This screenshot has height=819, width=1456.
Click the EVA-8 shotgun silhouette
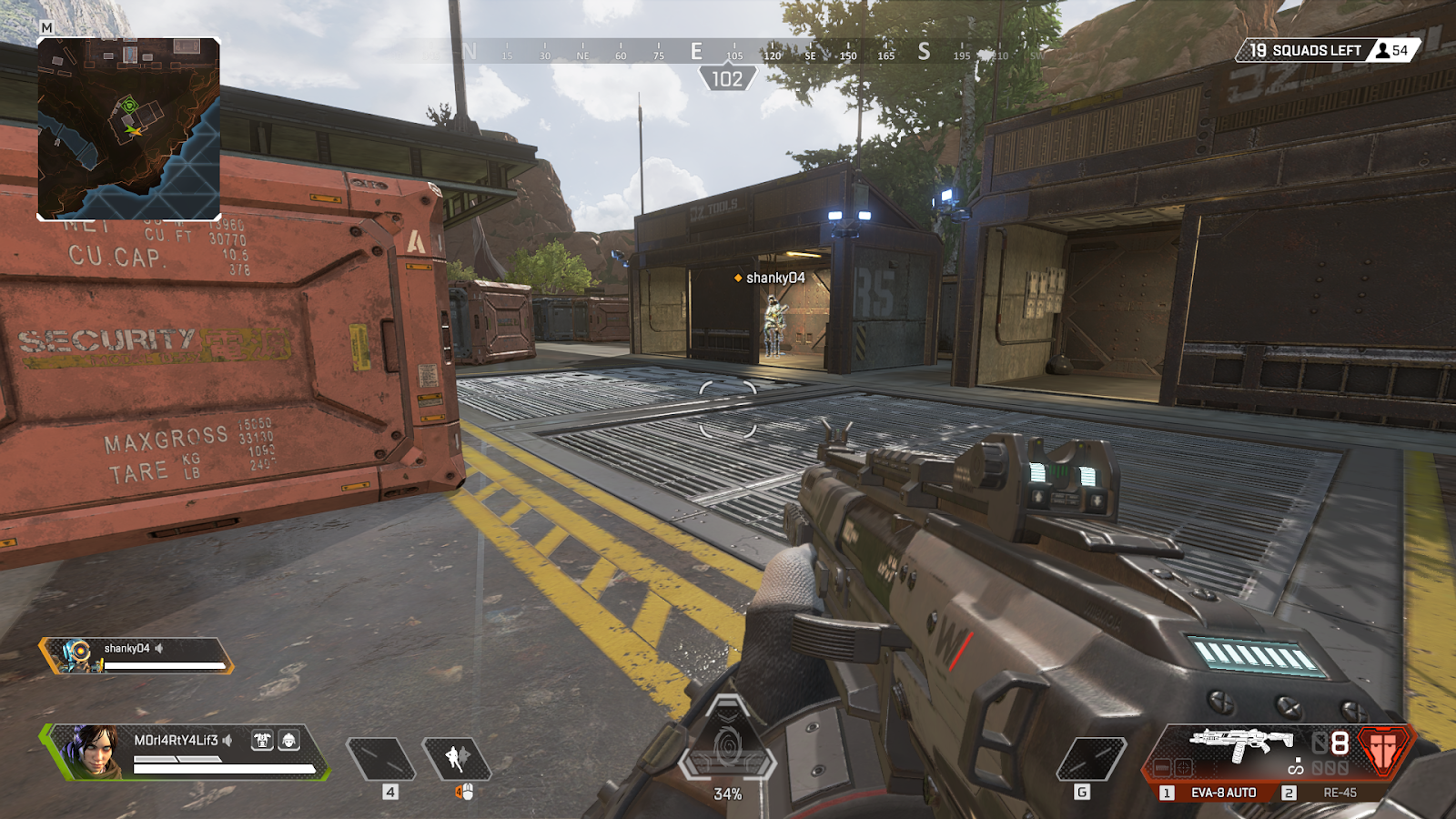[x=1240, y=743]
